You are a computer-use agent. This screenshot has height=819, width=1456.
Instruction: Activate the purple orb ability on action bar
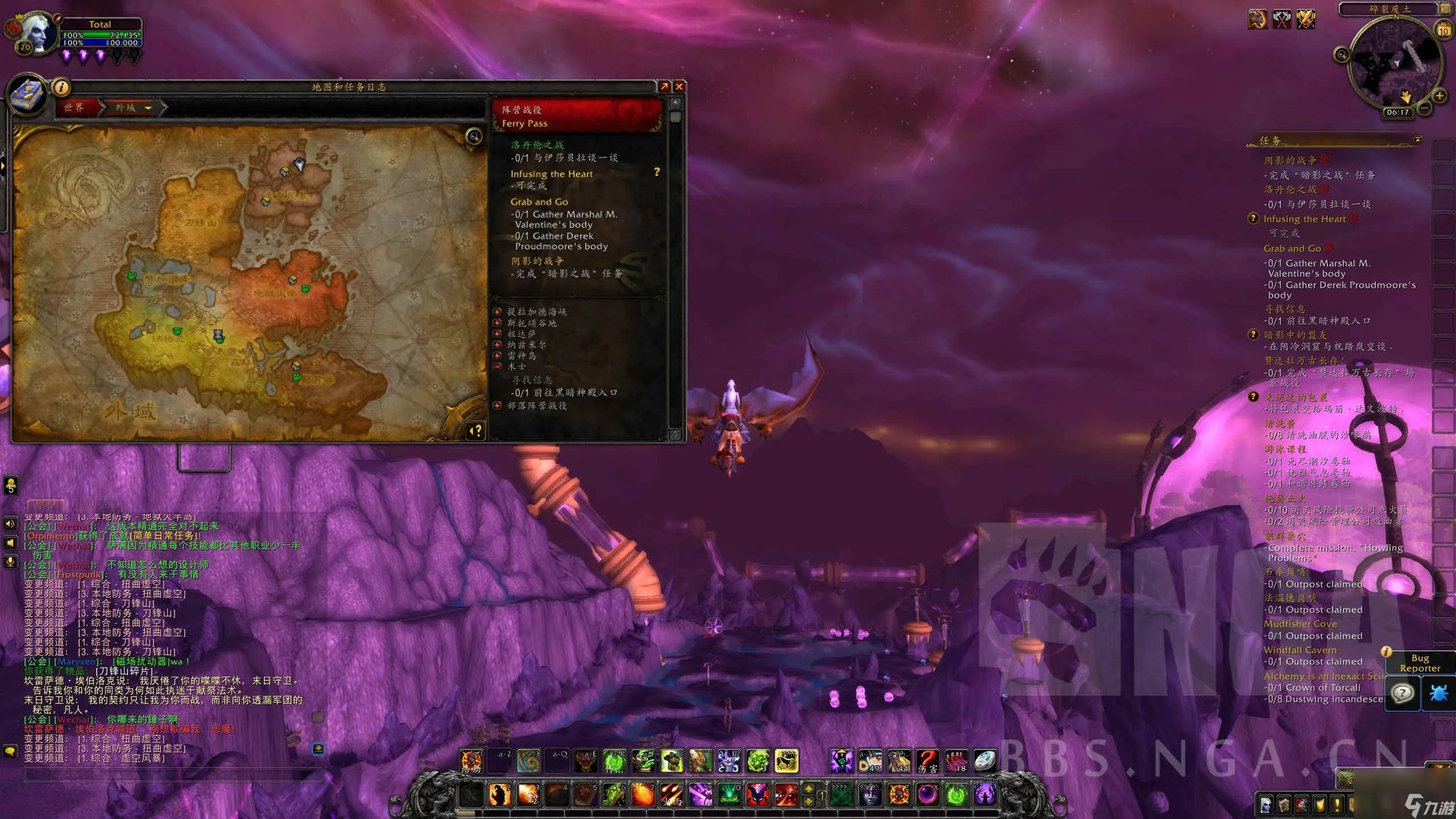pyautogui.click(x=927, y=794)
